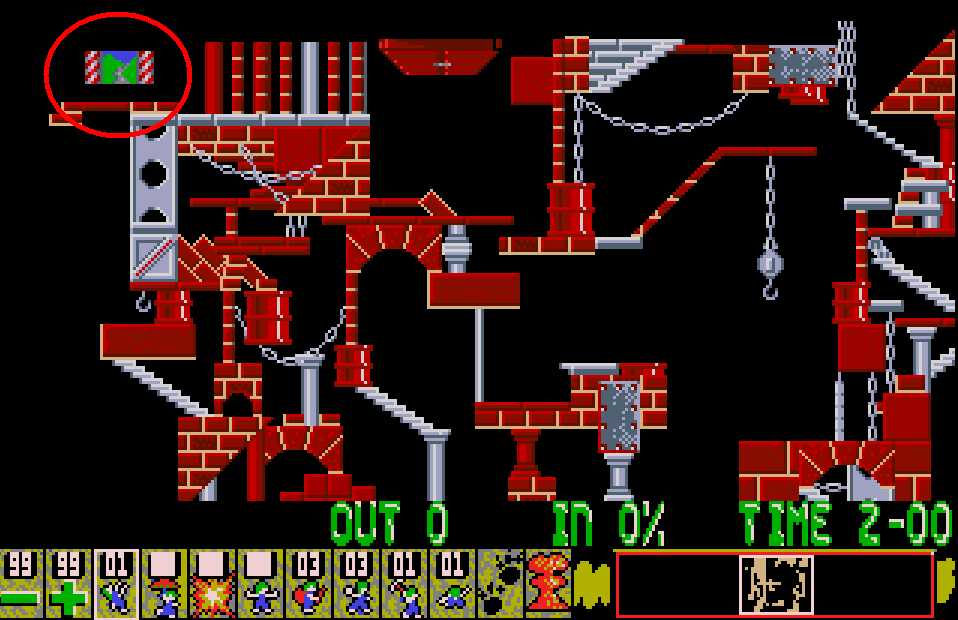The width and height of the screenshot is (958, 620).
Task: Pick the Bomber explosion skill
Action: coord(212,584)
